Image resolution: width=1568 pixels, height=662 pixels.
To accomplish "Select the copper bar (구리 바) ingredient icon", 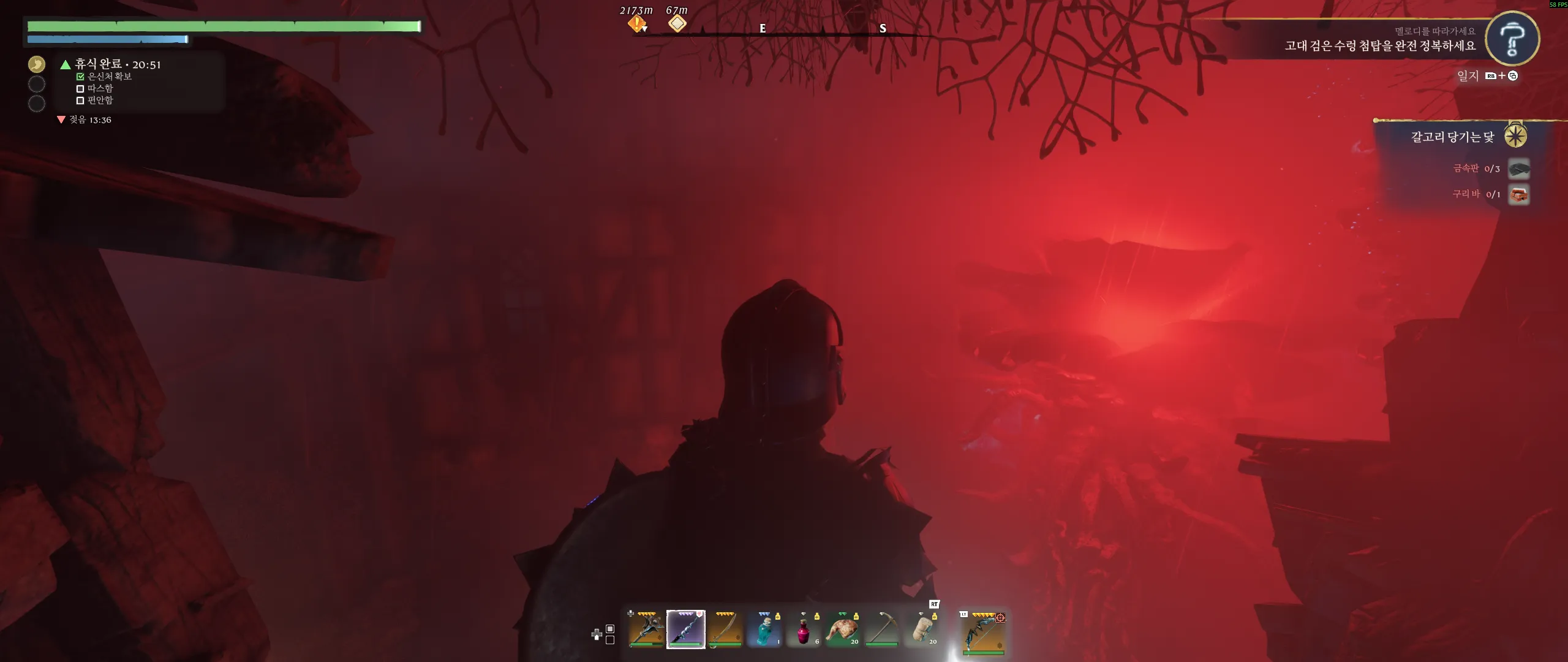I will tap(1518, 195).
